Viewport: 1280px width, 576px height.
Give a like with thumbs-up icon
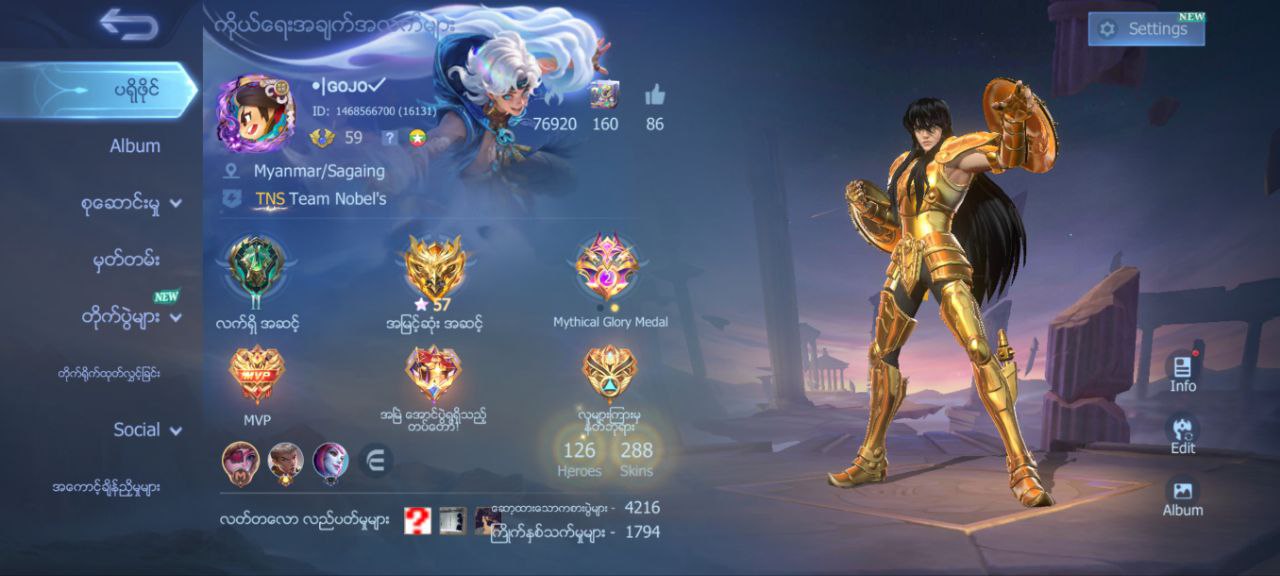(655, 96)
